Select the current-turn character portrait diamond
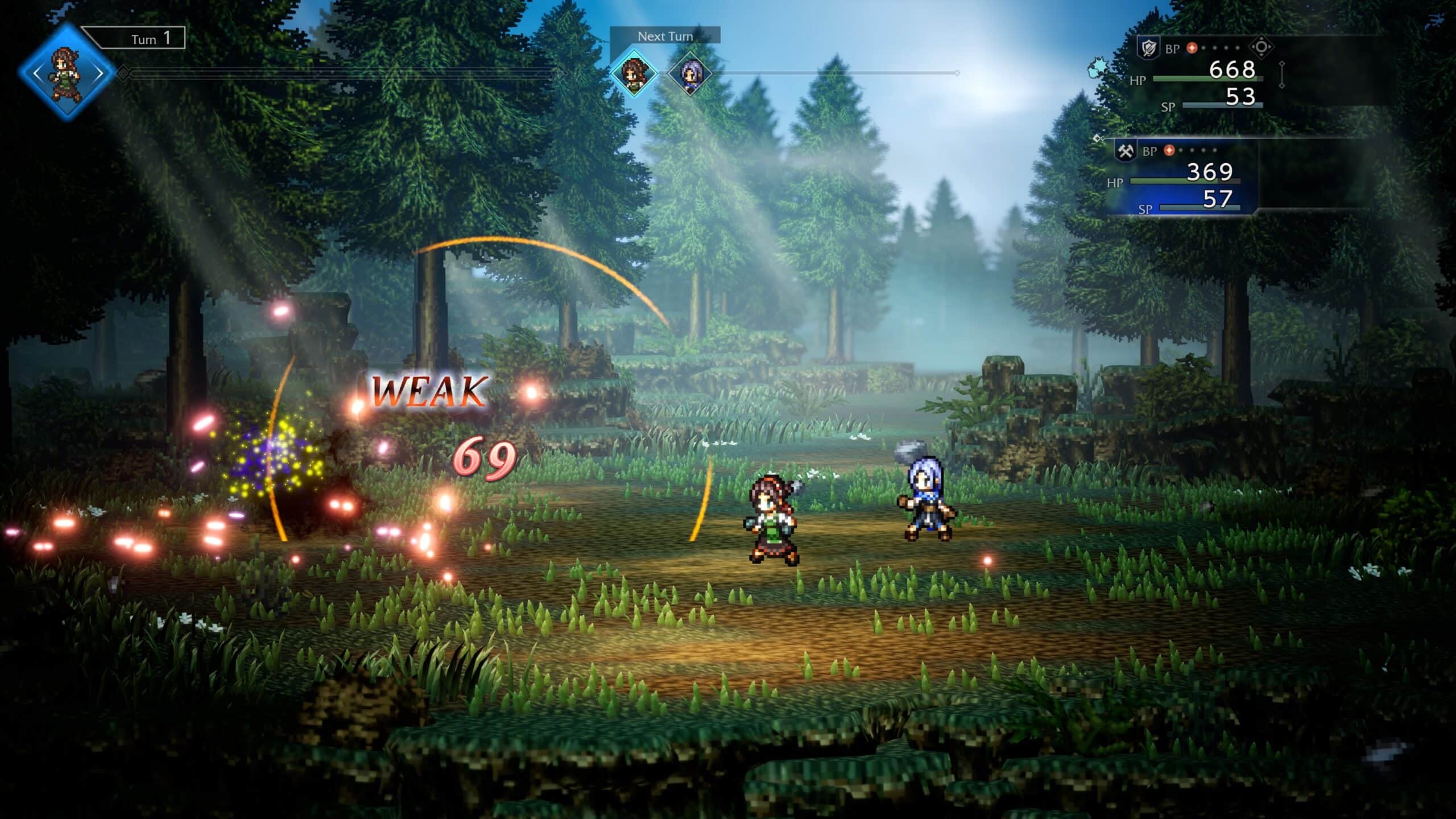Image resolution: width=1456 pixels, height=819 pixels. click(x=67, y=73)
